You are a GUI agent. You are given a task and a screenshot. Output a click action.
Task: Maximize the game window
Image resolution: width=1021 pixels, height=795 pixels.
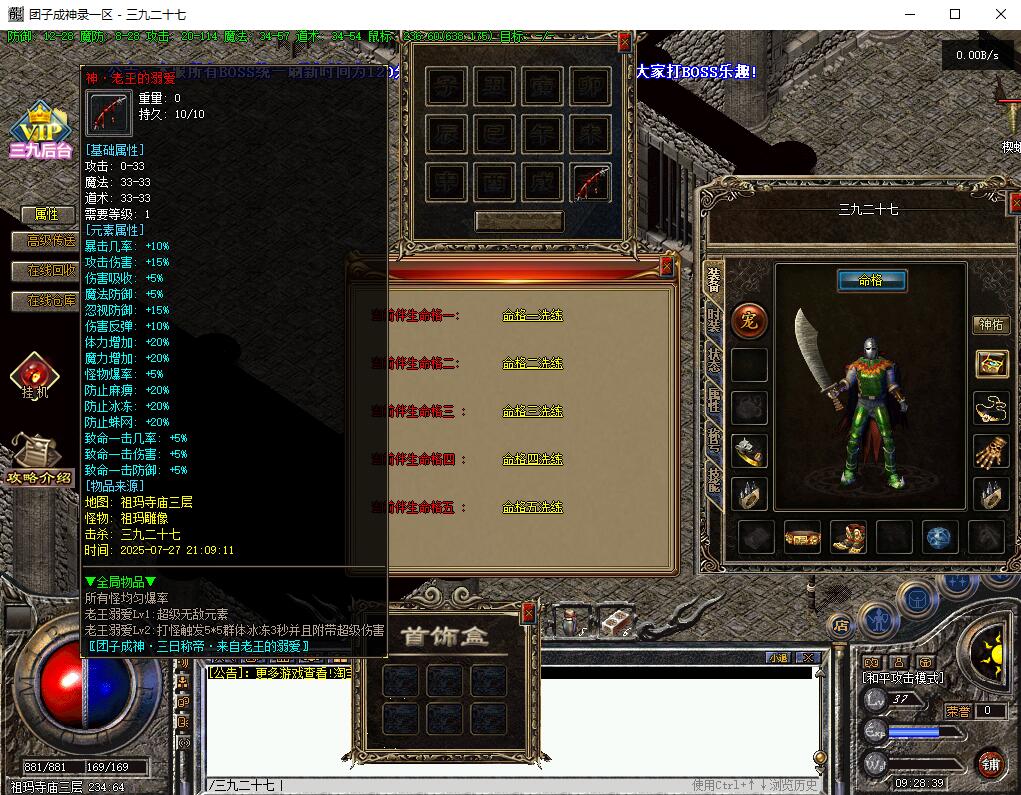[x=955, y=14]
